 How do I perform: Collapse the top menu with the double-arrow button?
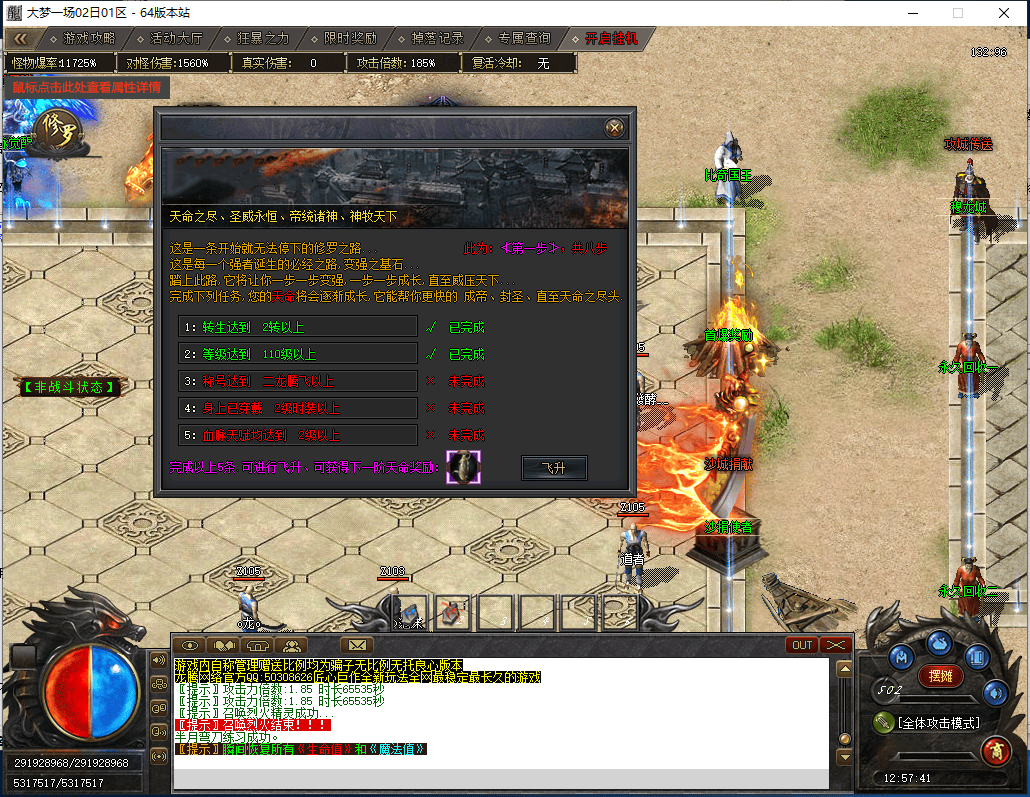[20, 38]
